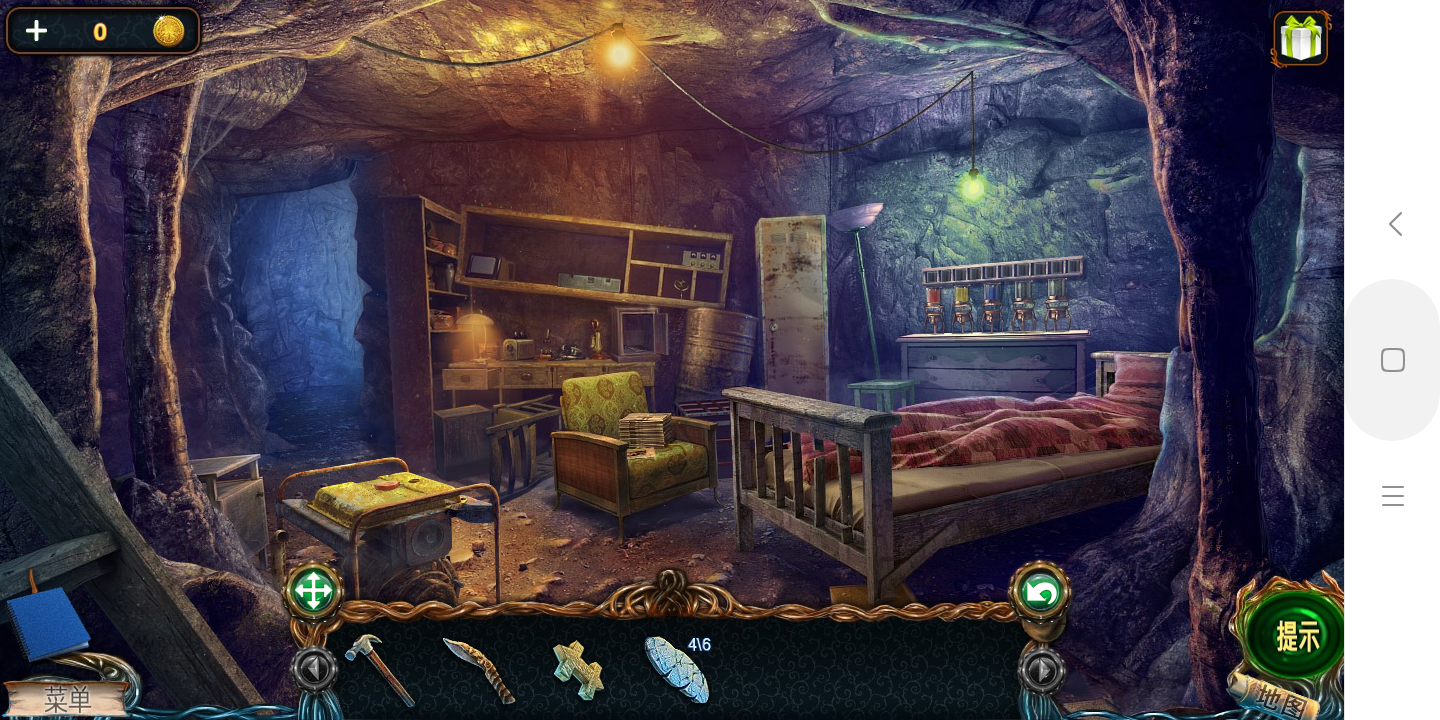Select the stone cross inventory item
The width and height of the screenshot is (1440, 720).
[x=578, y=669]
